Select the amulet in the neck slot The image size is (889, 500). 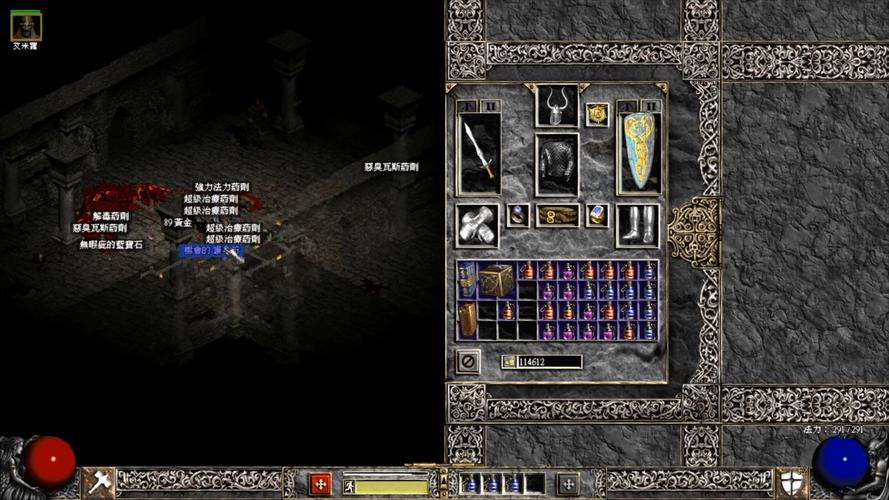pos(597,114)
